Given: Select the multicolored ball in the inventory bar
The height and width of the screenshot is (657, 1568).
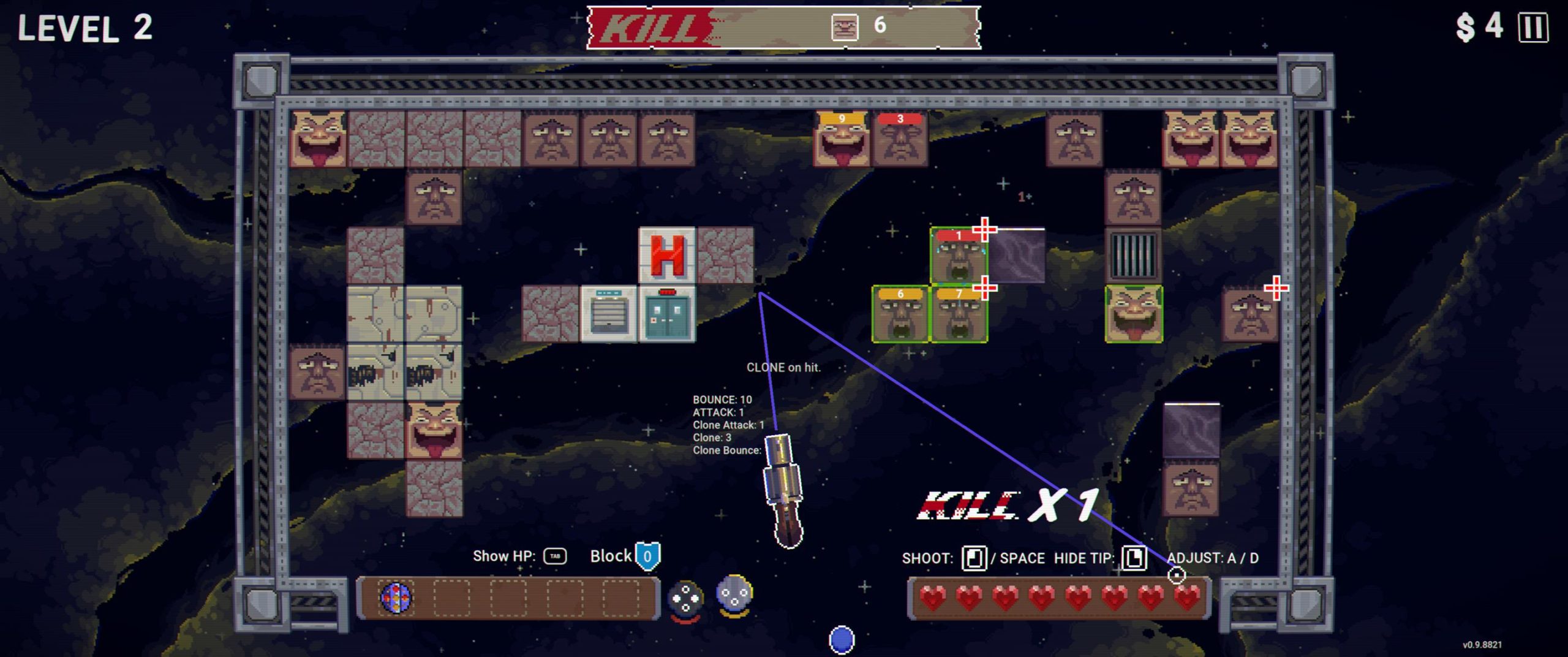Looking at the screenshot, I should pyautogui.click(x=396, y=598).
